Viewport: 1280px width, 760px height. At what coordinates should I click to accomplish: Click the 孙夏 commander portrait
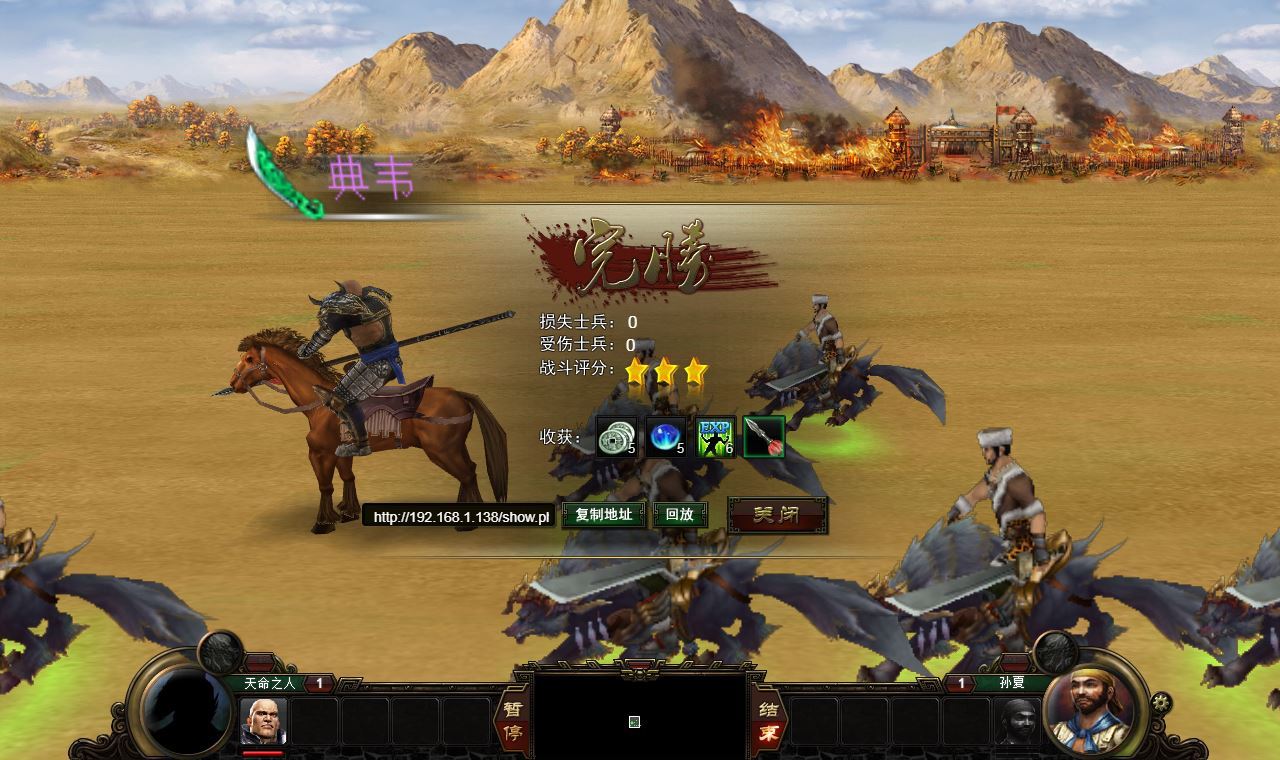1092,706
